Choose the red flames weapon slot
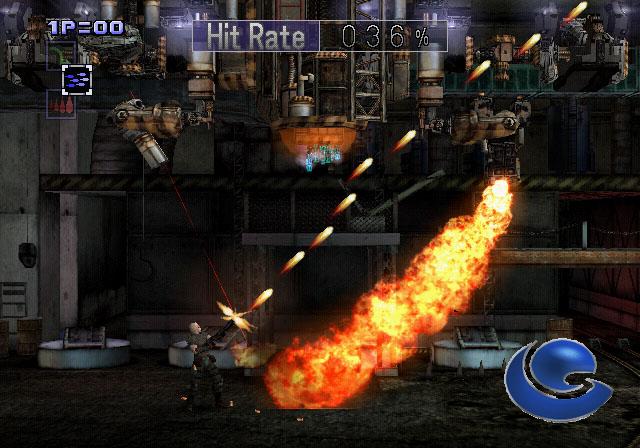640x448 pixels. click(x=60, y=104)
